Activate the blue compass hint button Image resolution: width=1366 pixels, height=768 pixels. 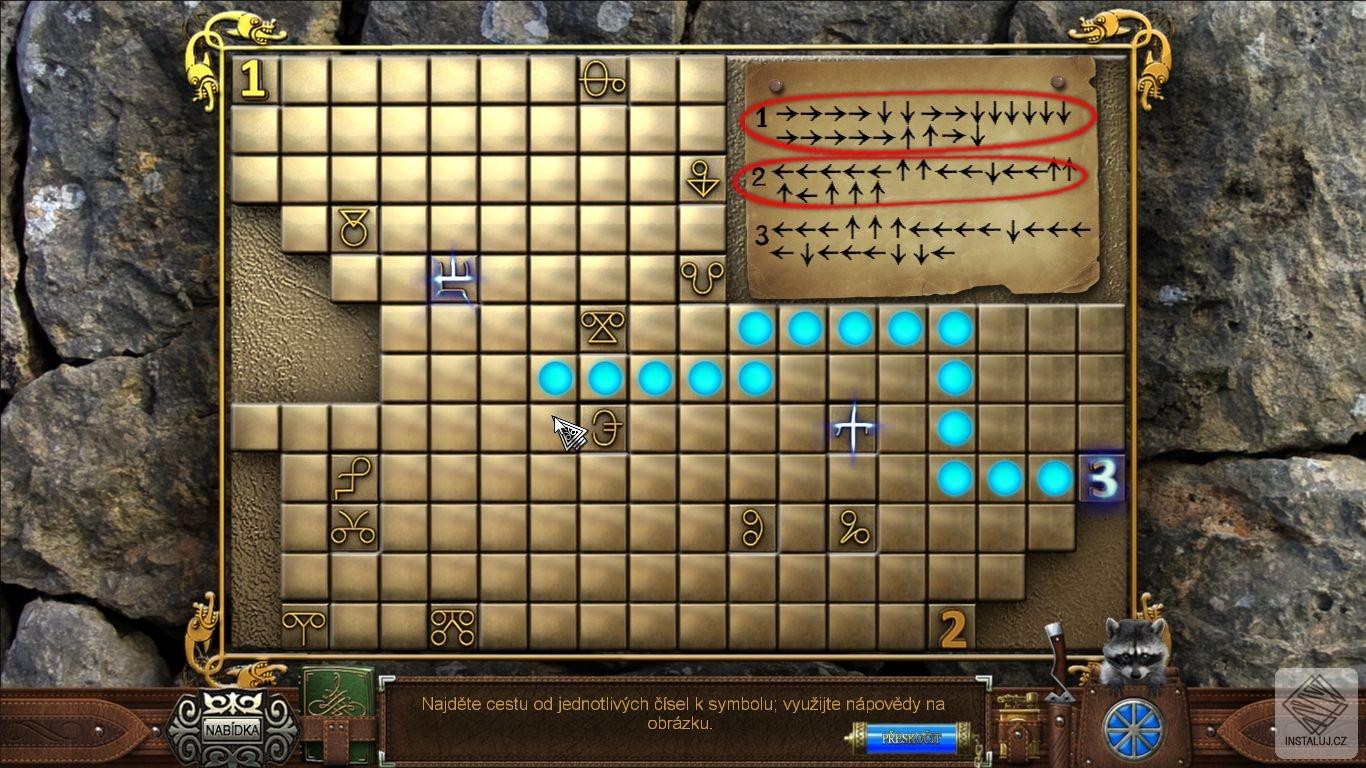(1134, 729)
